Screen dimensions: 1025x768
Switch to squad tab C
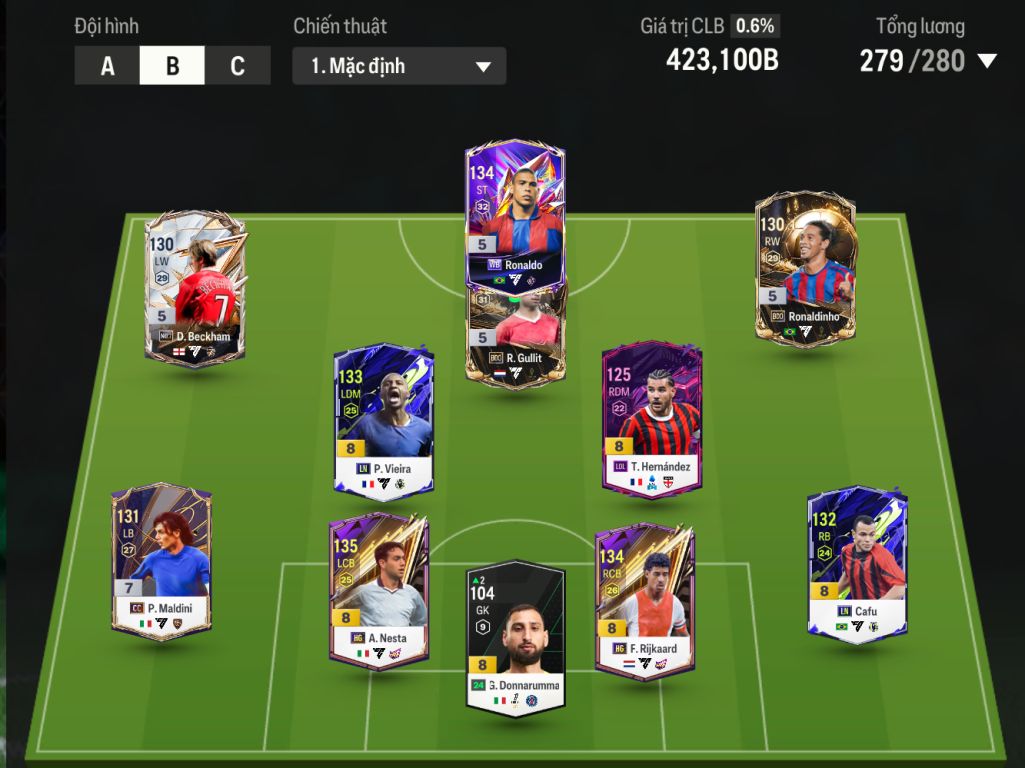pos(237,66)
